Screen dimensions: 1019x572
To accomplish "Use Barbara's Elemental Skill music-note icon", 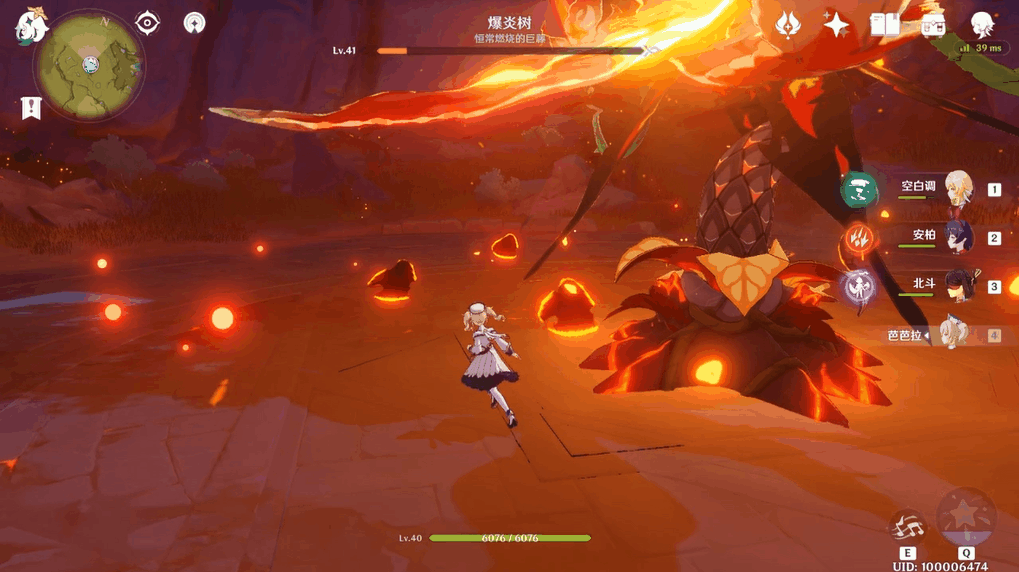I will click(907, 527).
